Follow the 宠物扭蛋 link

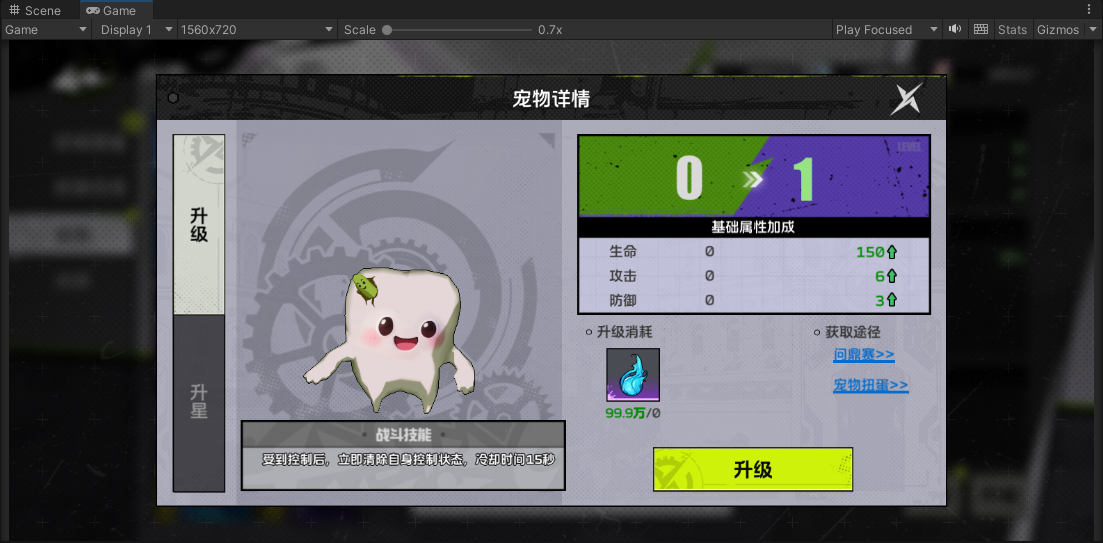(870, 385)
